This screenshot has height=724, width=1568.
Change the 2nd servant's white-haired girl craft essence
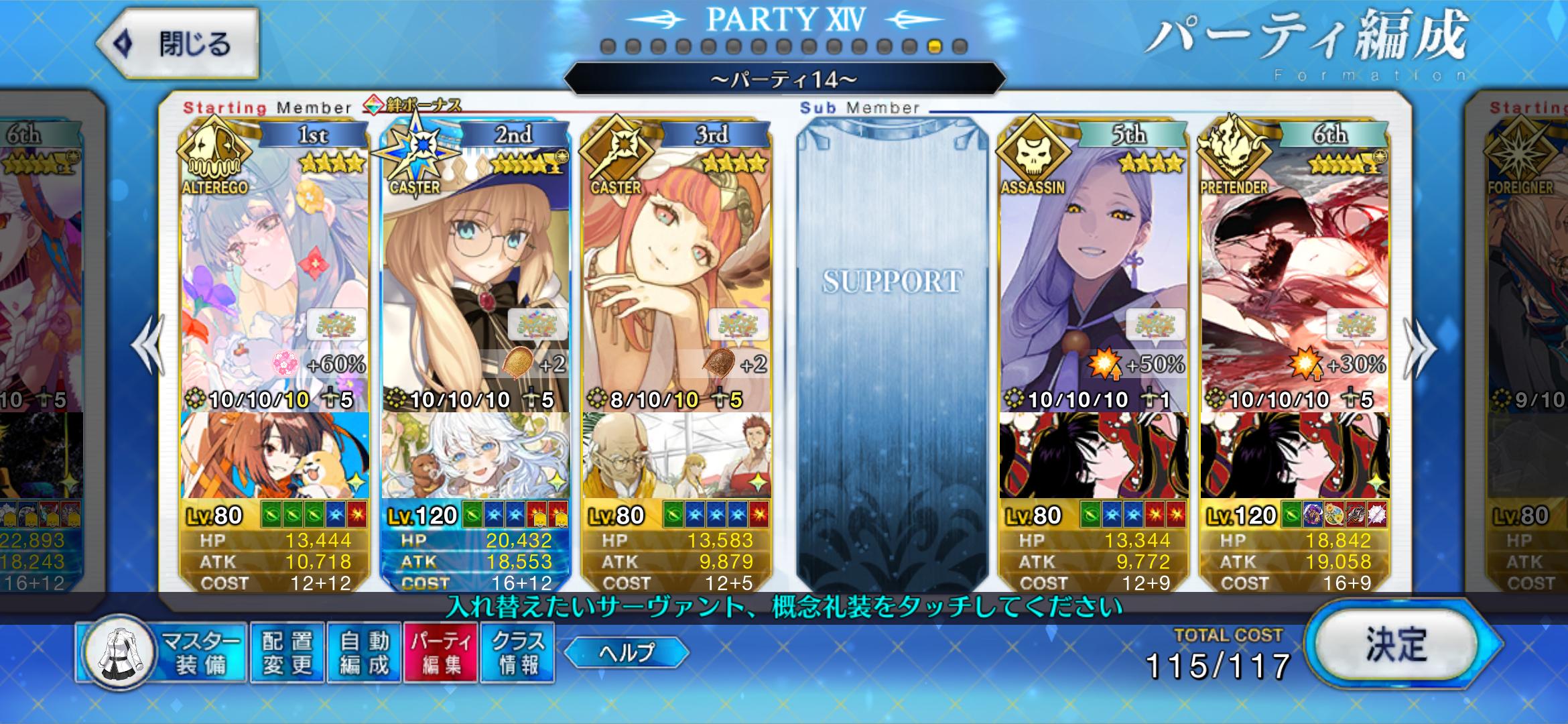pyautogui.click(x=475, y=456)
